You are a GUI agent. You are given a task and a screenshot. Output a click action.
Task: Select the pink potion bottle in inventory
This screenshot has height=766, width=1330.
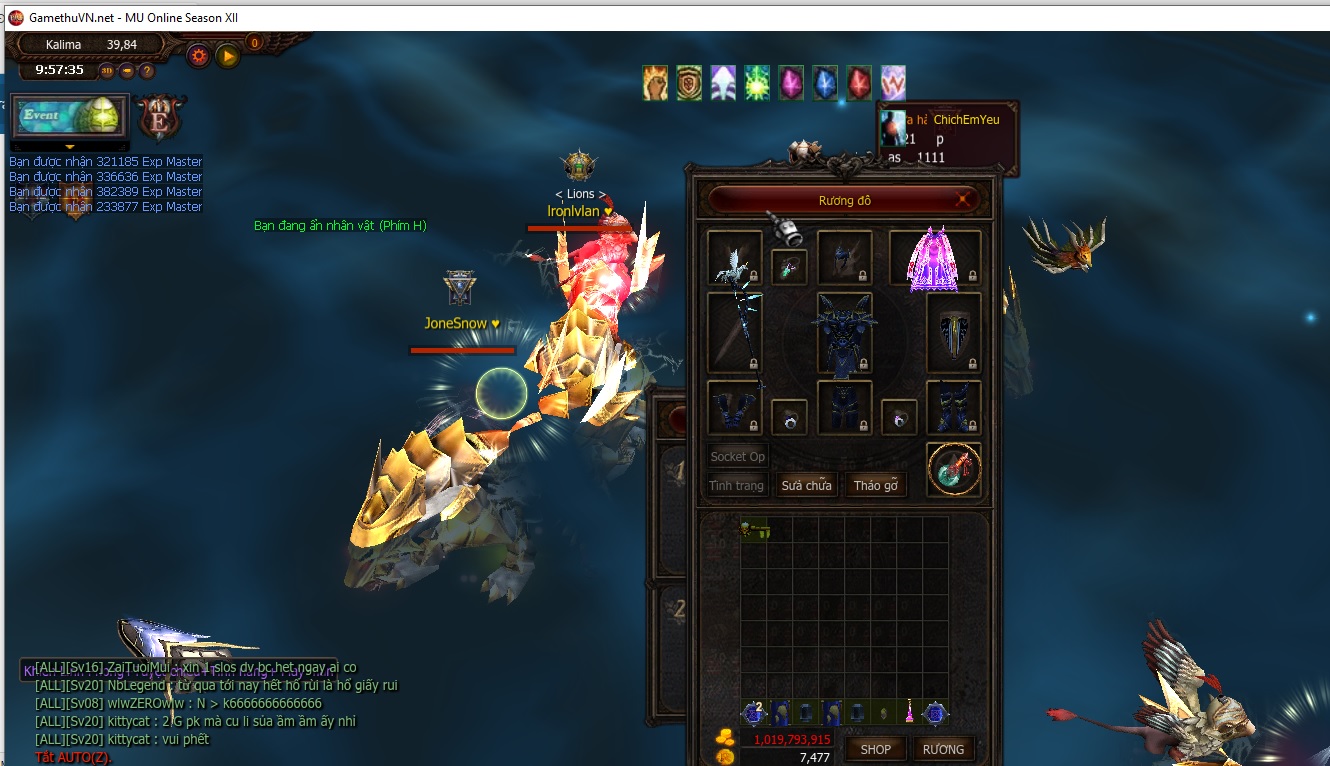tap(910, 712)
